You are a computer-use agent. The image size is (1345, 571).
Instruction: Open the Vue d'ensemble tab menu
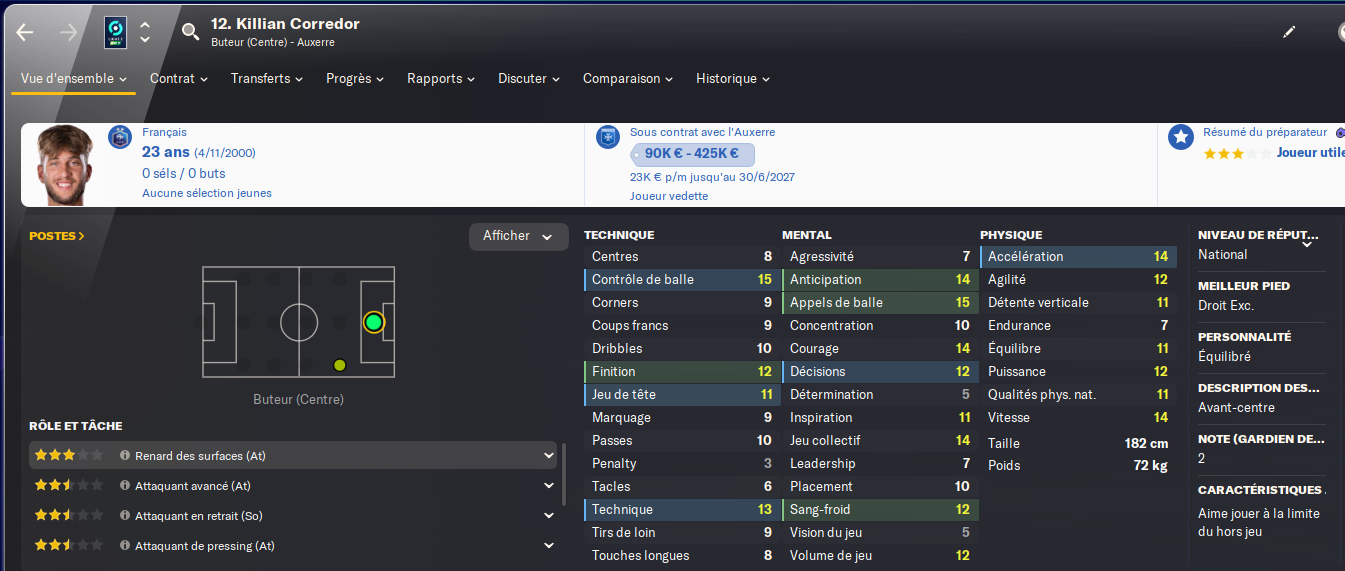(x=74, y=79)
